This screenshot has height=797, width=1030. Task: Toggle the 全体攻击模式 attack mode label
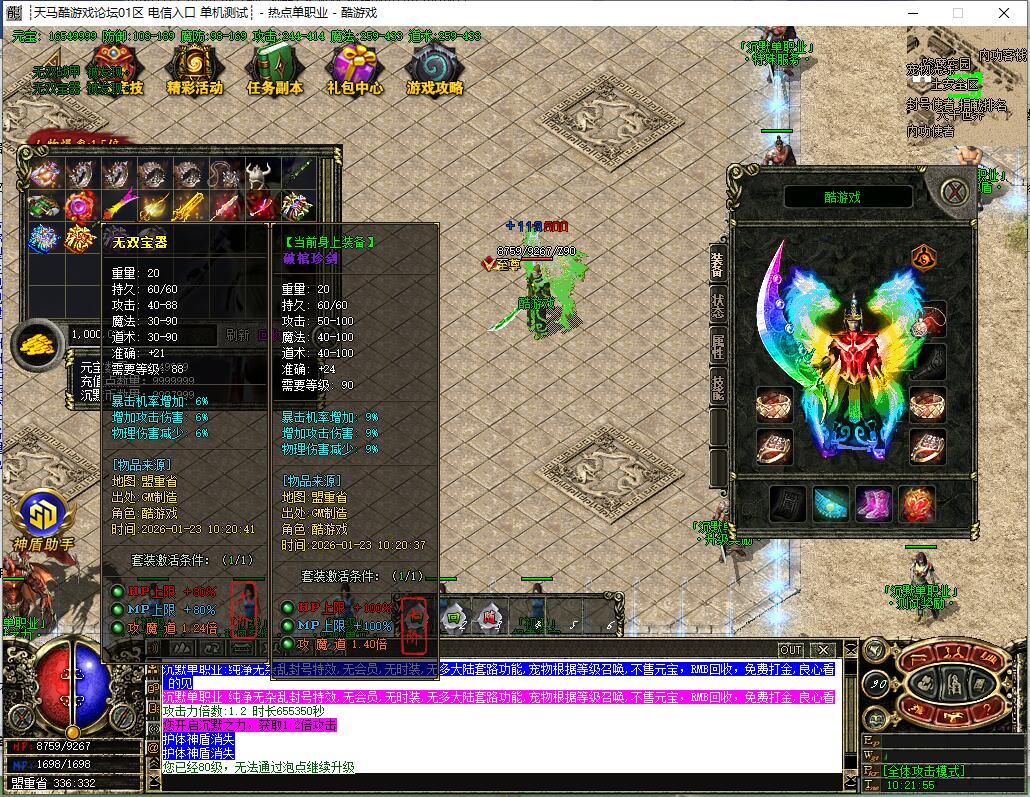(x=922, y=771)
